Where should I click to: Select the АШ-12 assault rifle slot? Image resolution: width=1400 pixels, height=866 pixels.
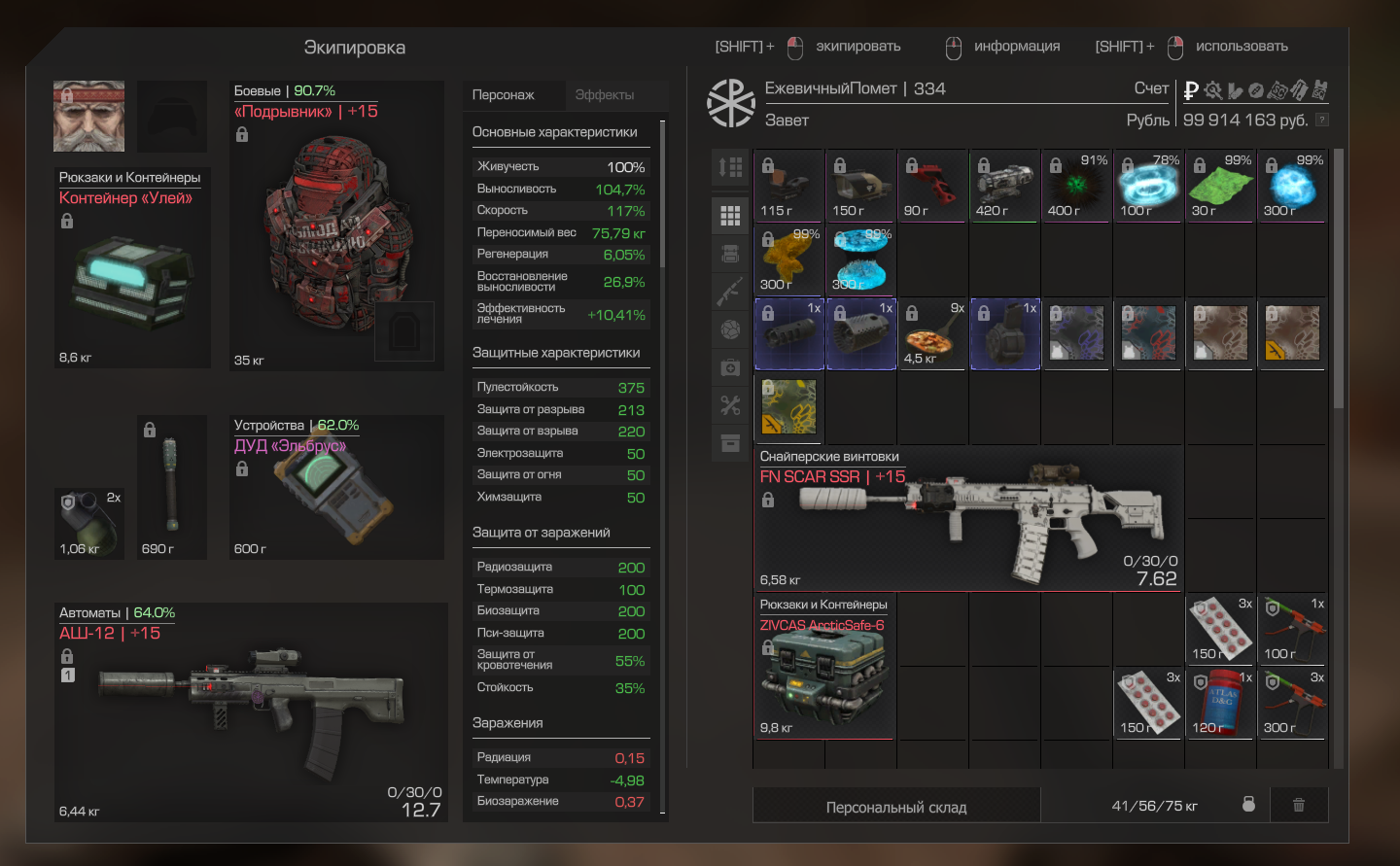pos(251,712)
